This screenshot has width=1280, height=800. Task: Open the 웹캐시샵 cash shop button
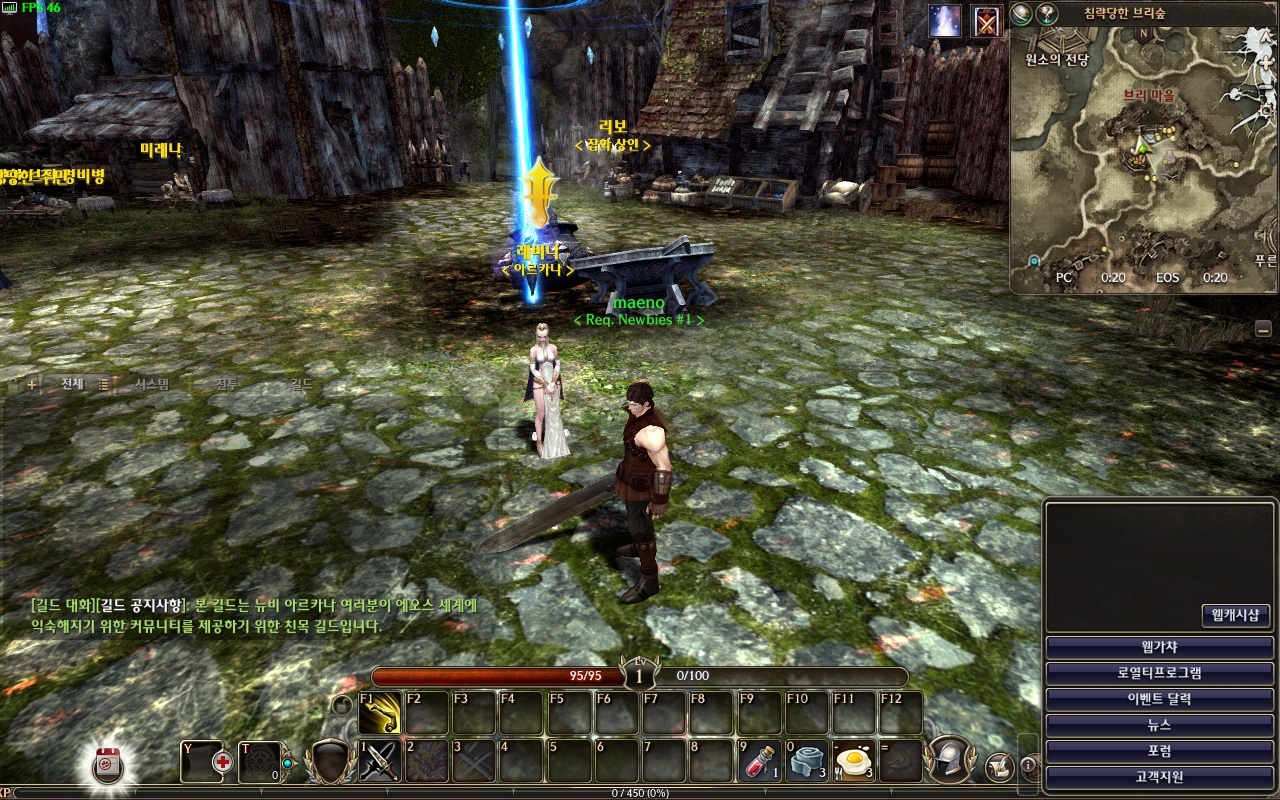[x=1235, y=615]
